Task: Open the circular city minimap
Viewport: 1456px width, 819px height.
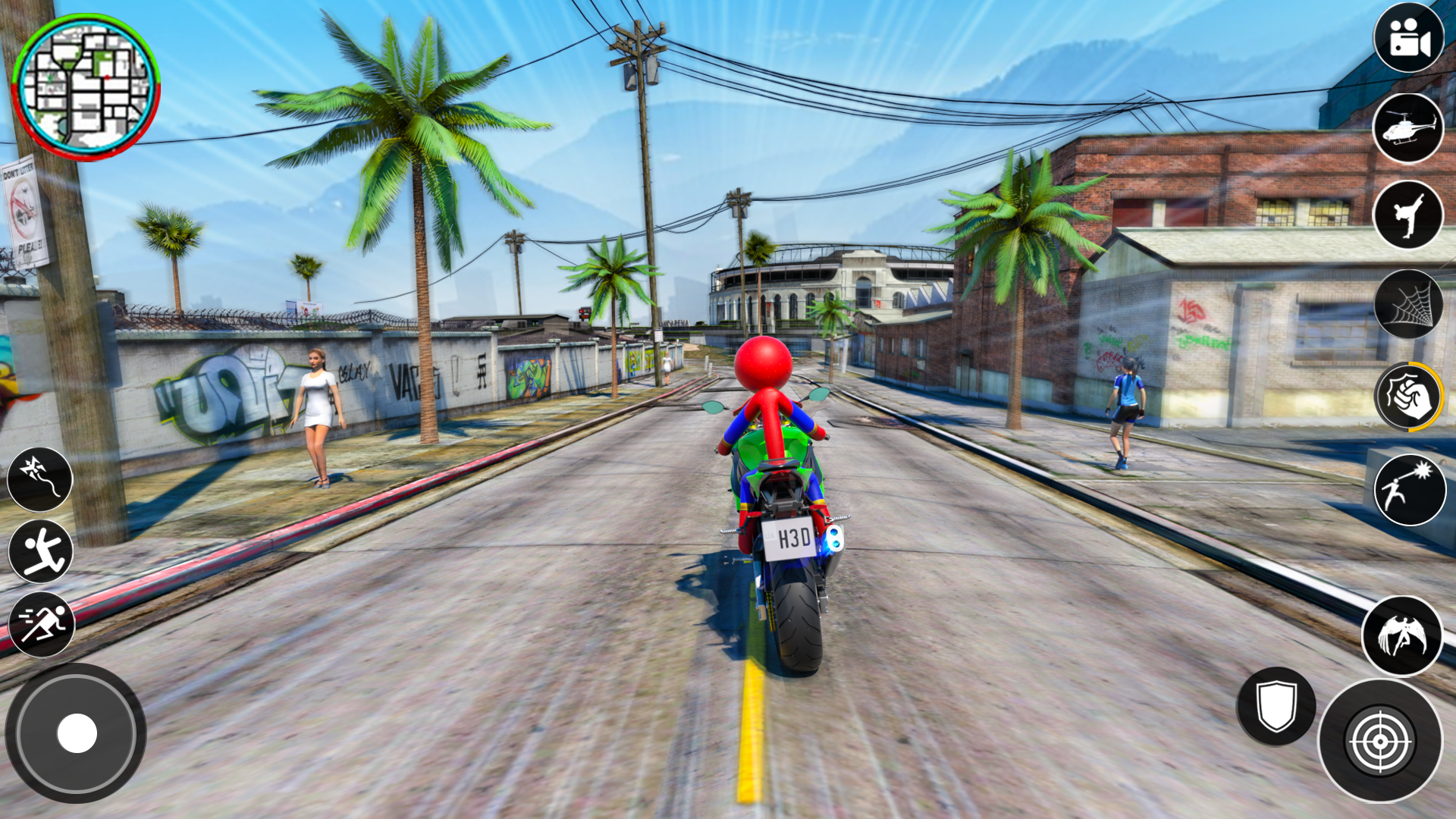Action: [x=86, y=86]
